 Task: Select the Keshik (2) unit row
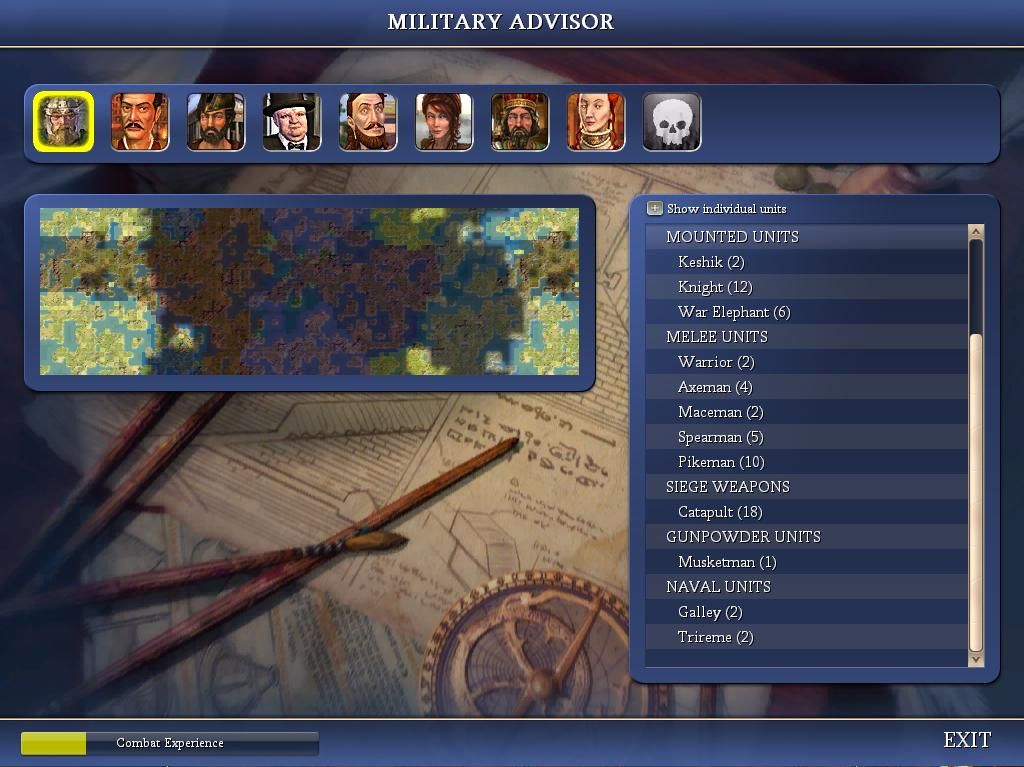click(711, 262)
